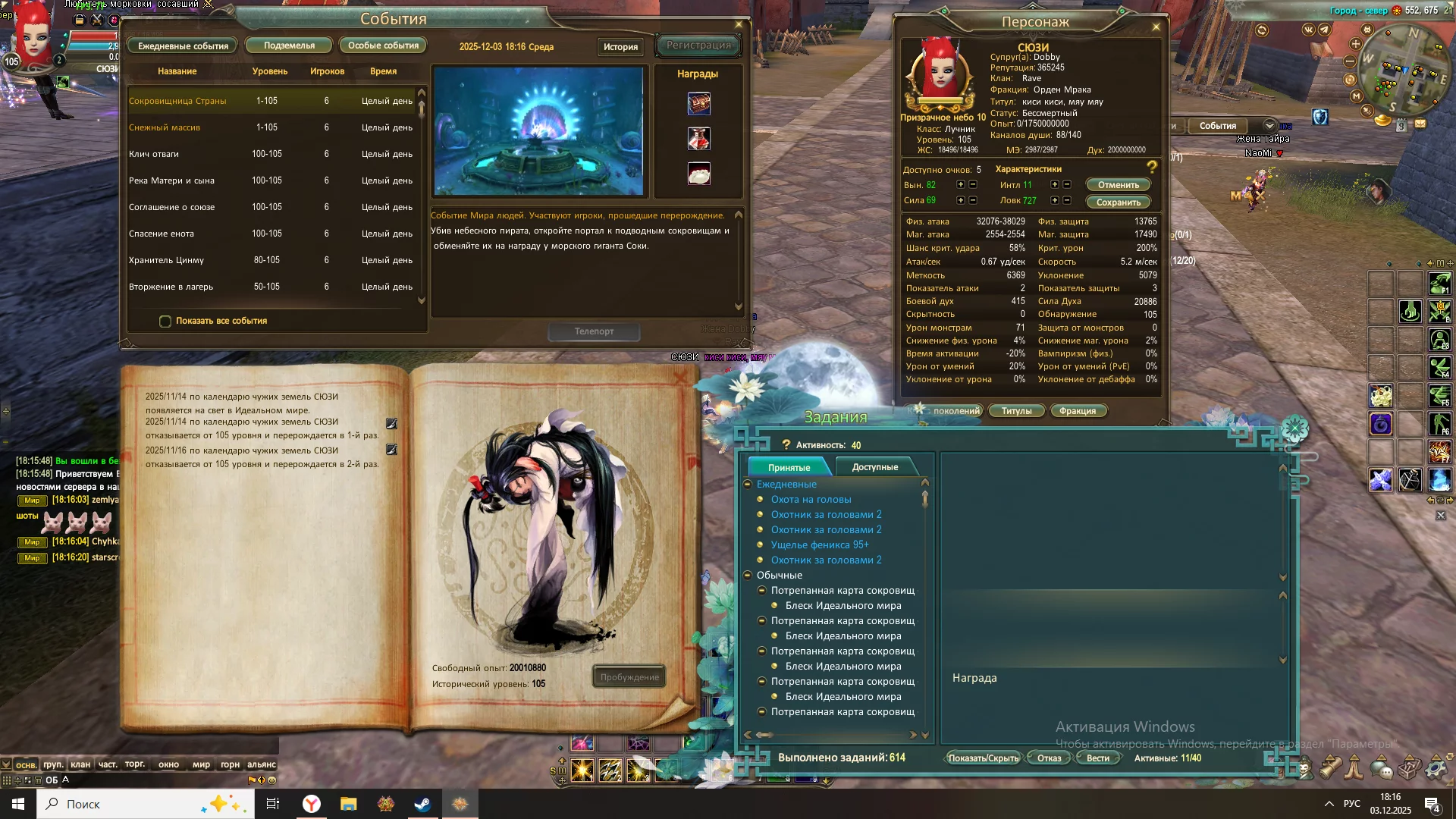1456x819 pixels.
Task: Switch to Доступные quests tab
Action: click(x=874, y=467)
